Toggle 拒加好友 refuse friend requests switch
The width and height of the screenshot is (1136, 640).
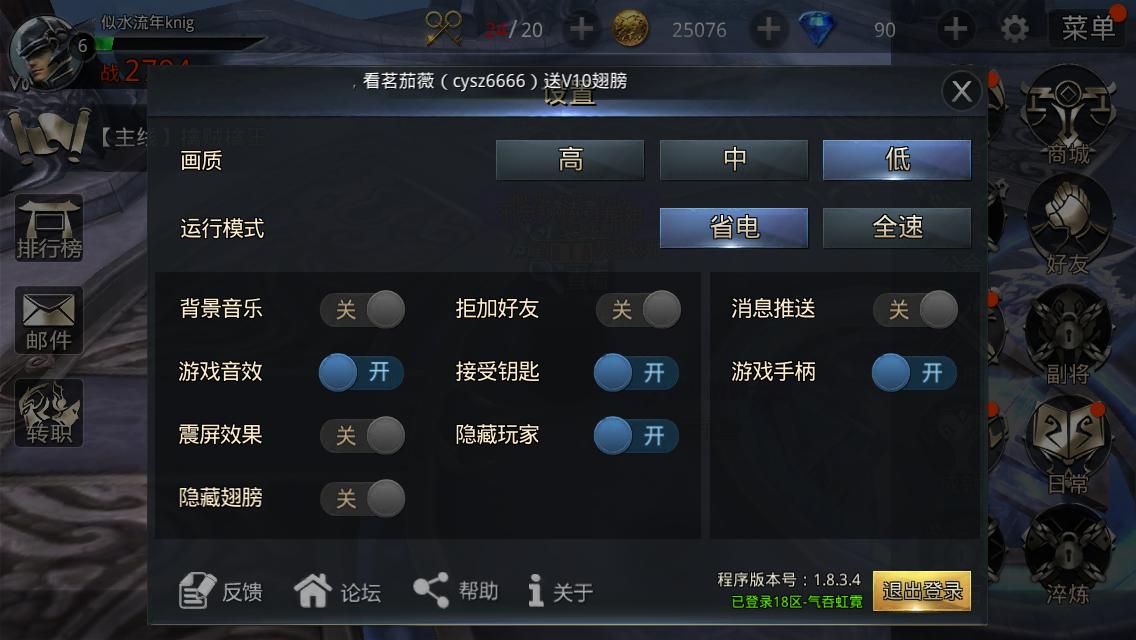[638, 310]
